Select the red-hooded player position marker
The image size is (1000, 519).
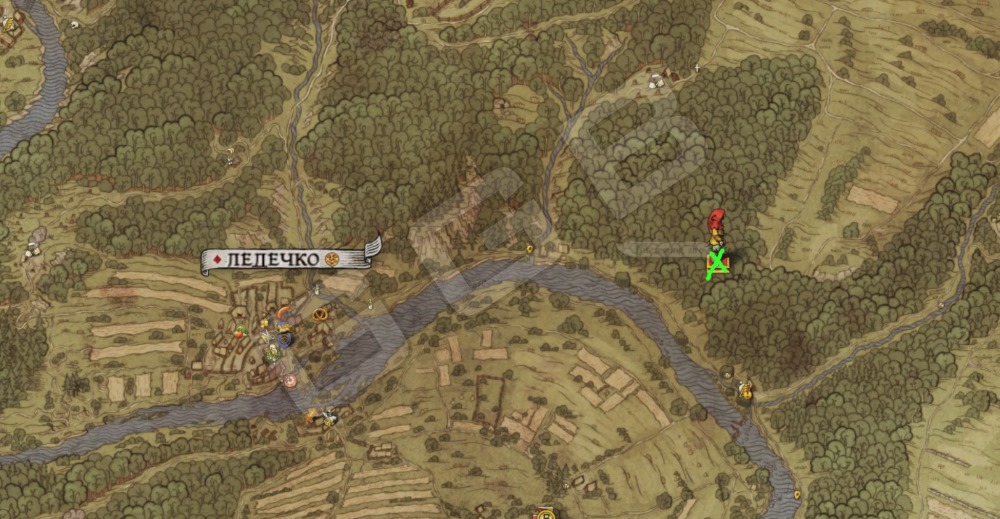coord(716,223)
